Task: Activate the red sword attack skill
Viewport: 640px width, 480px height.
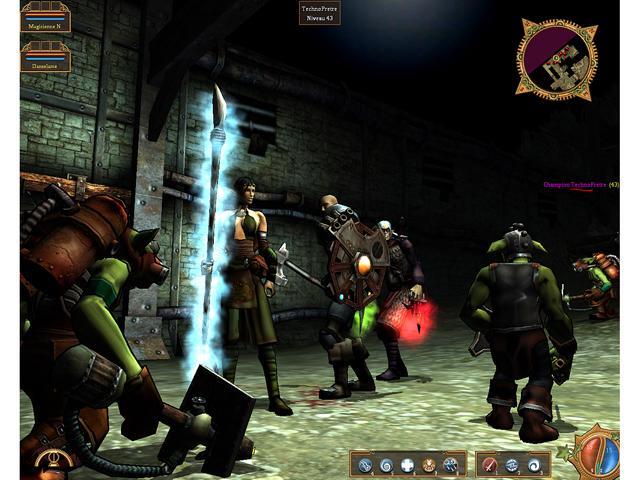Action: pyautogui.click(x=491, y=464)
